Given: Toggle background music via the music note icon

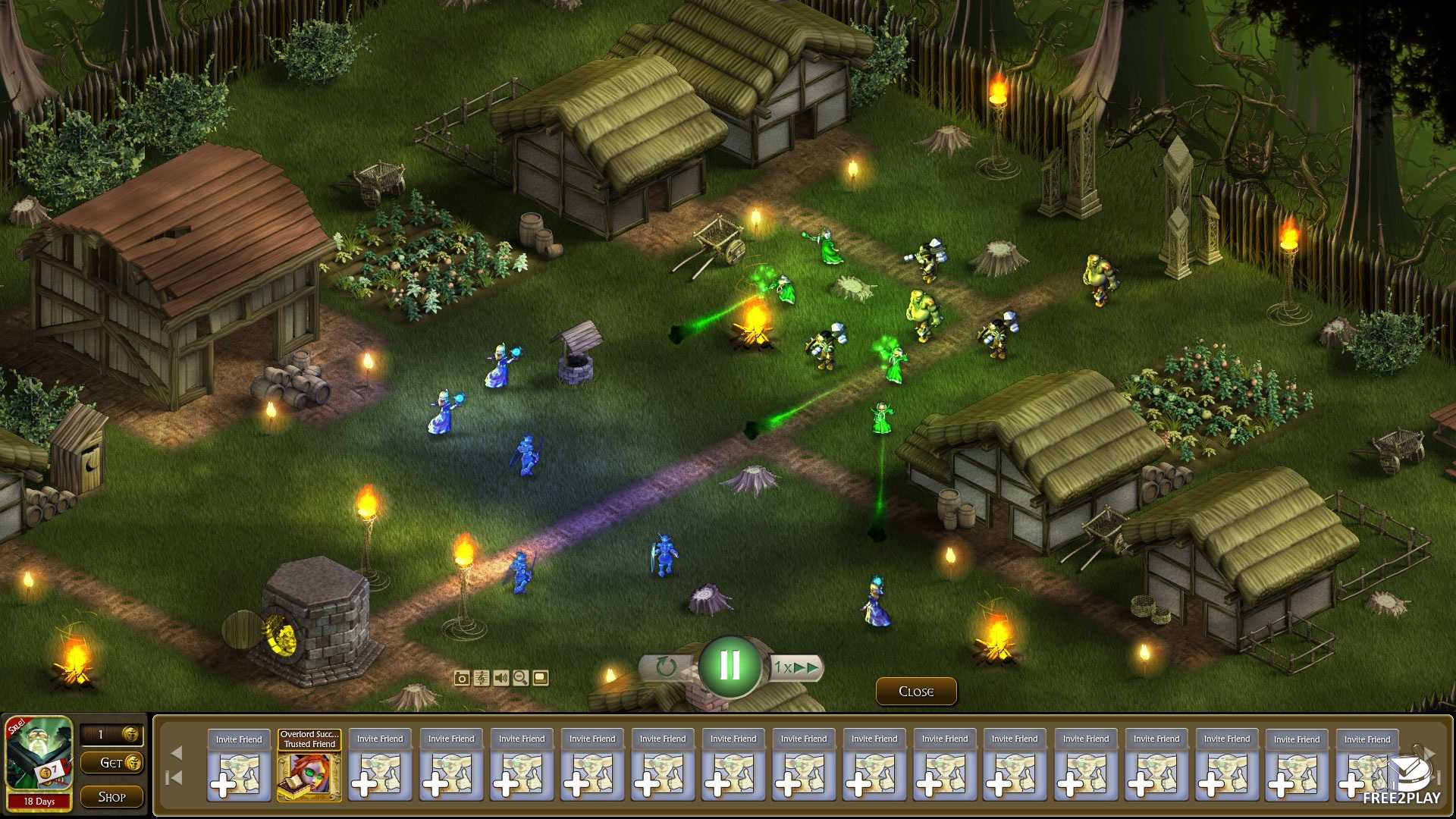Looking at the screenshot, I should [482, 679].
